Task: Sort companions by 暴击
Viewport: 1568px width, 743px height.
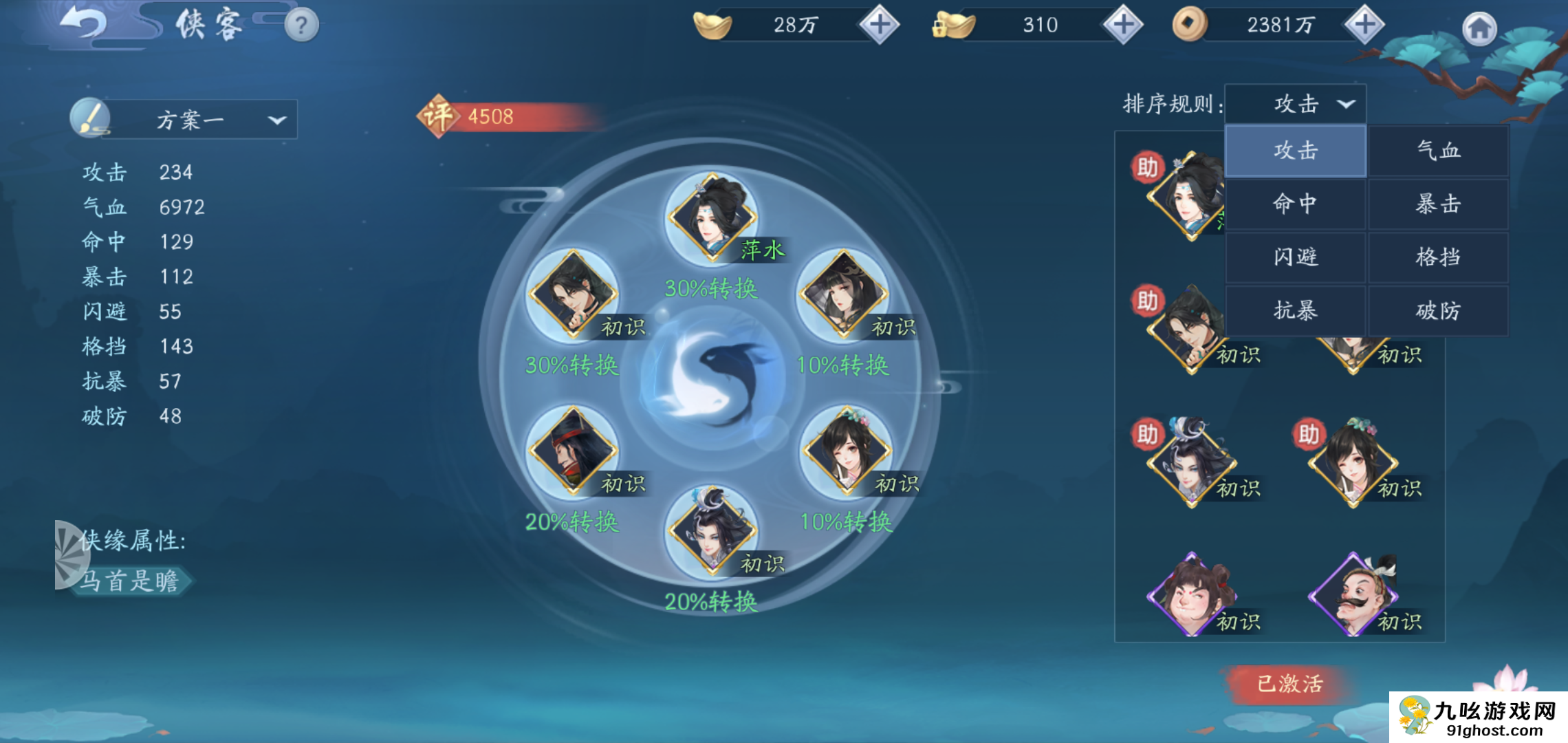Action: 1438,204
